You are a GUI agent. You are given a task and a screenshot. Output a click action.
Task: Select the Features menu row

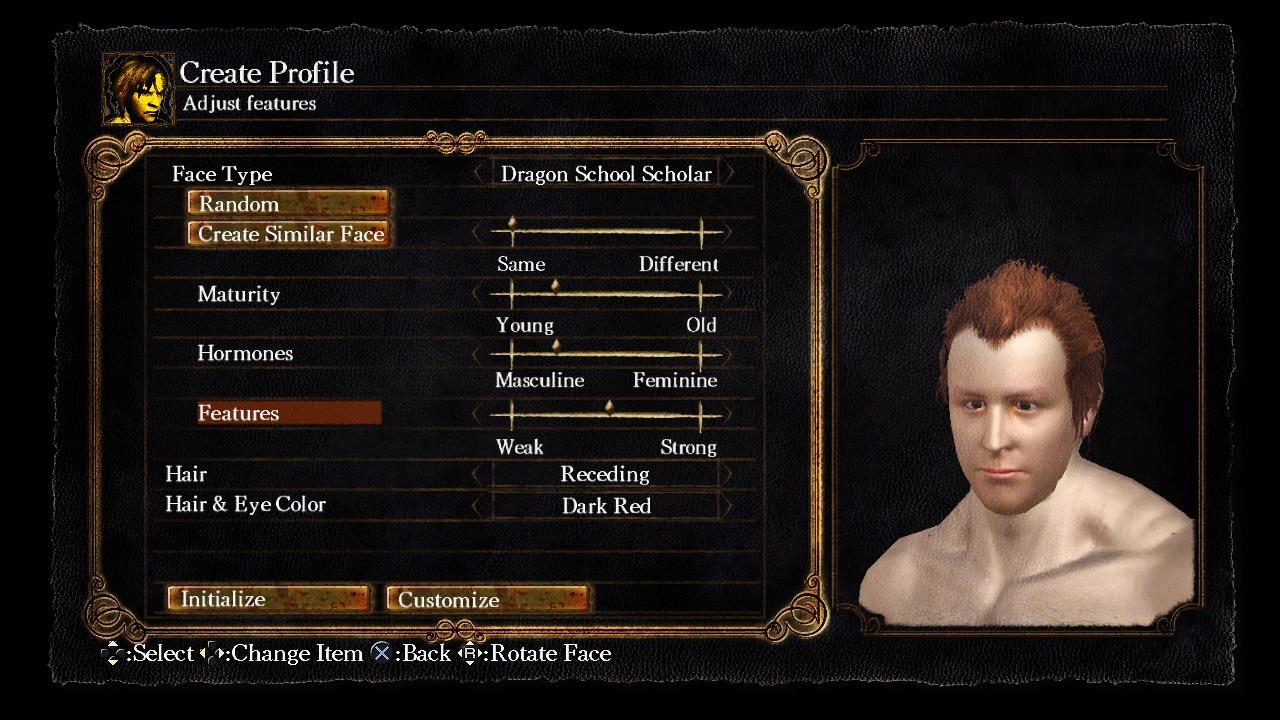[288, 413]
